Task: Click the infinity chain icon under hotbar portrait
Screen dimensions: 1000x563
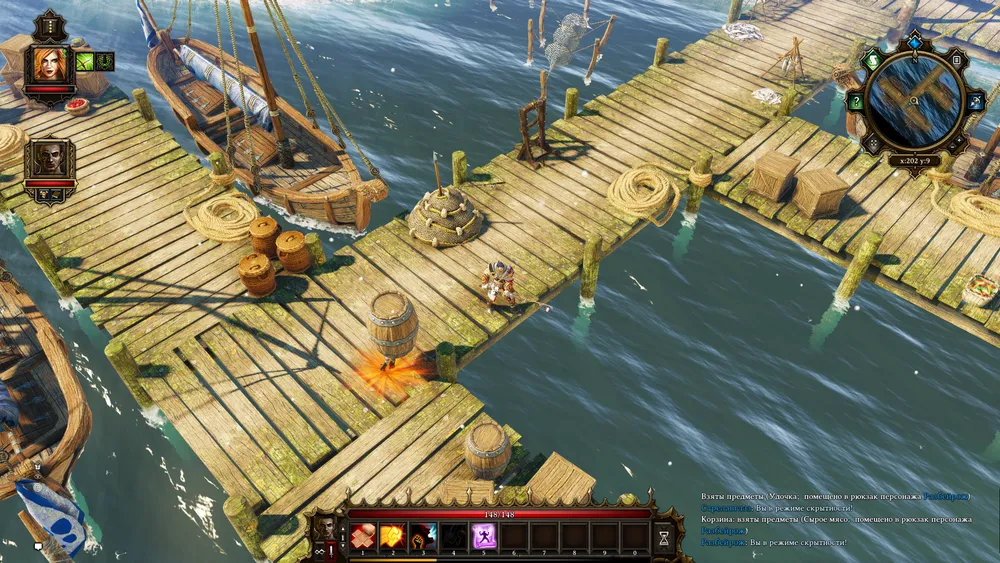Action: click(x=318, y=551)
